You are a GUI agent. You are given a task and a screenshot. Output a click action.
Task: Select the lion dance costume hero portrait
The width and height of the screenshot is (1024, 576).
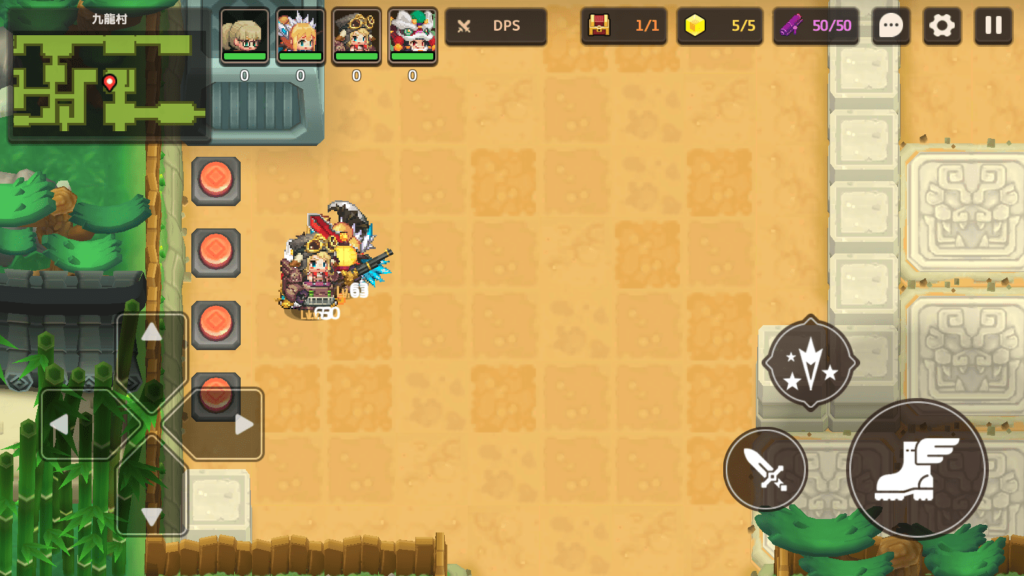(x=412, y=36)
